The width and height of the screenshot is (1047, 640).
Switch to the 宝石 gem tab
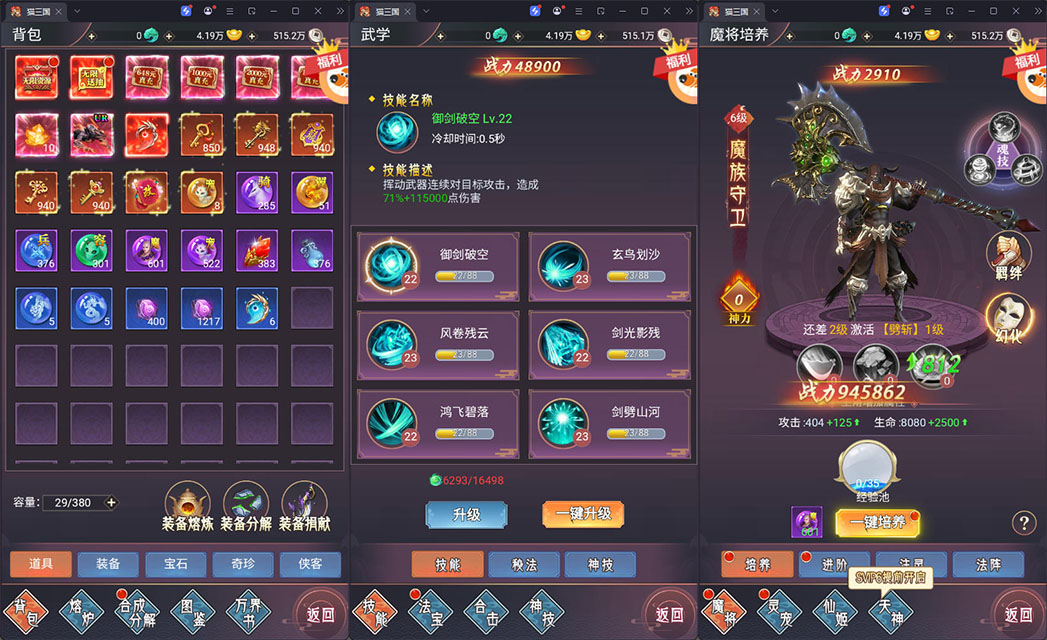tap(175, 564)
